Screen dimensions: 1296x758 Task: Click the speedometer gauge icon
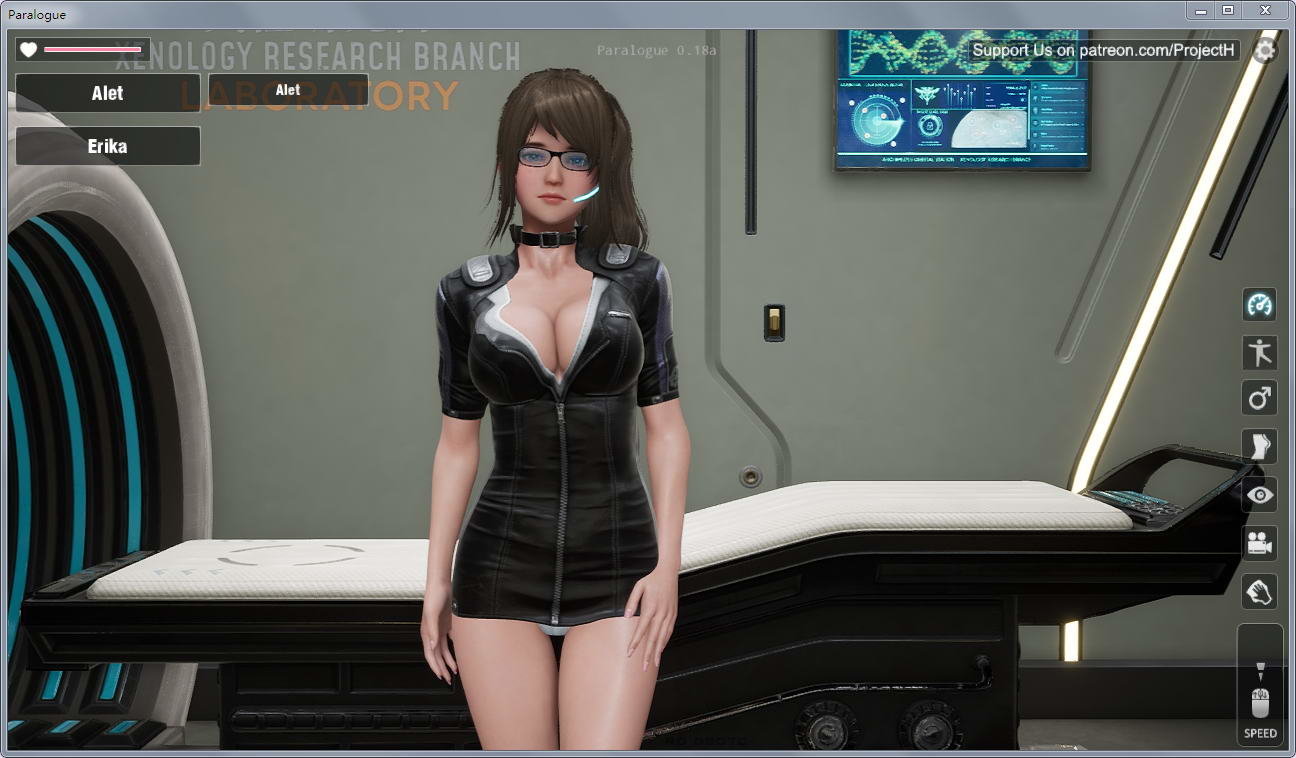1260,305
